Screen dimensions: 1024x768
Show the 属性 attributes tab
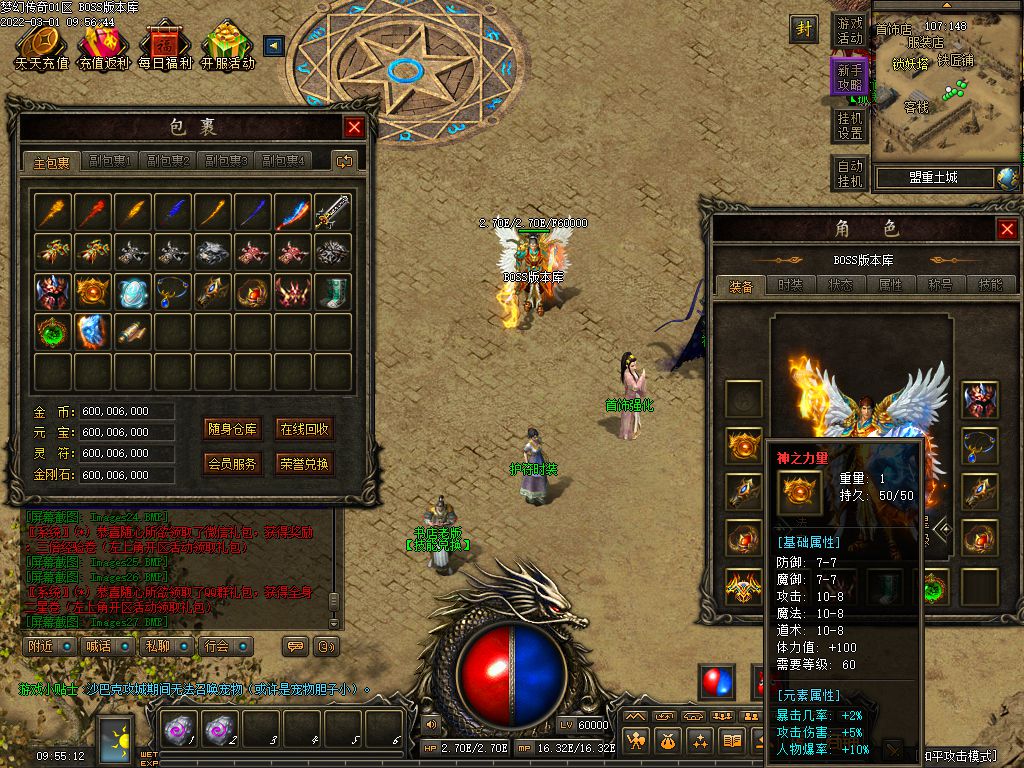(890, 285)
